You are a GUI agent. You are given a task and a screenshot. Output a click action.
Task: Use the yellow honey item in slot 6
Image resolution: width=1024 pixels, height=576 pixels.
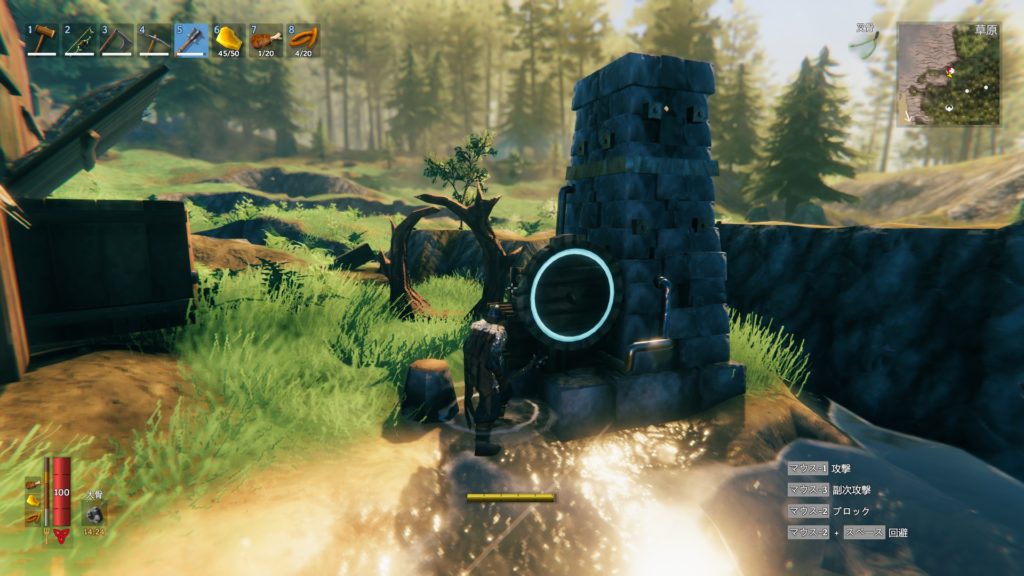click(229, 41)
